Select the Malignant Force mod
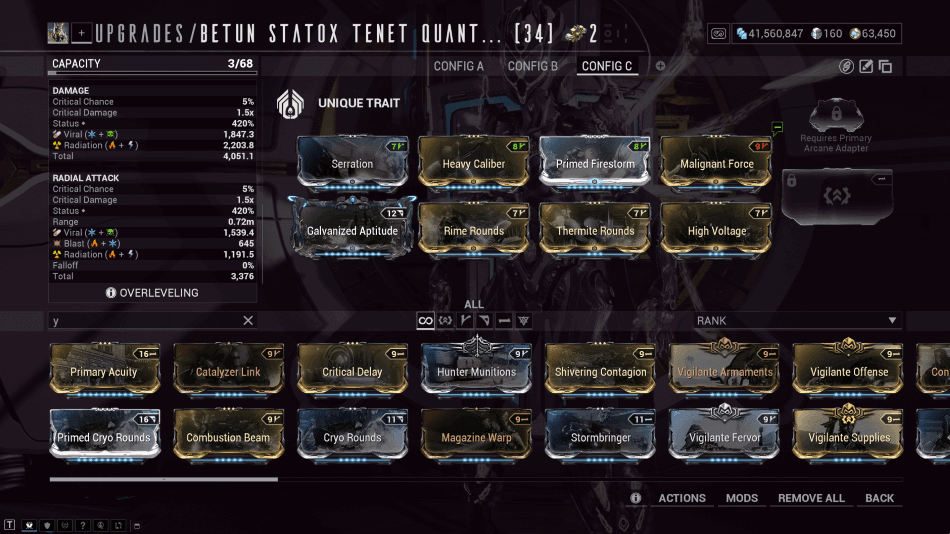This screenshot has width=950, height=534. coord(716,161)
